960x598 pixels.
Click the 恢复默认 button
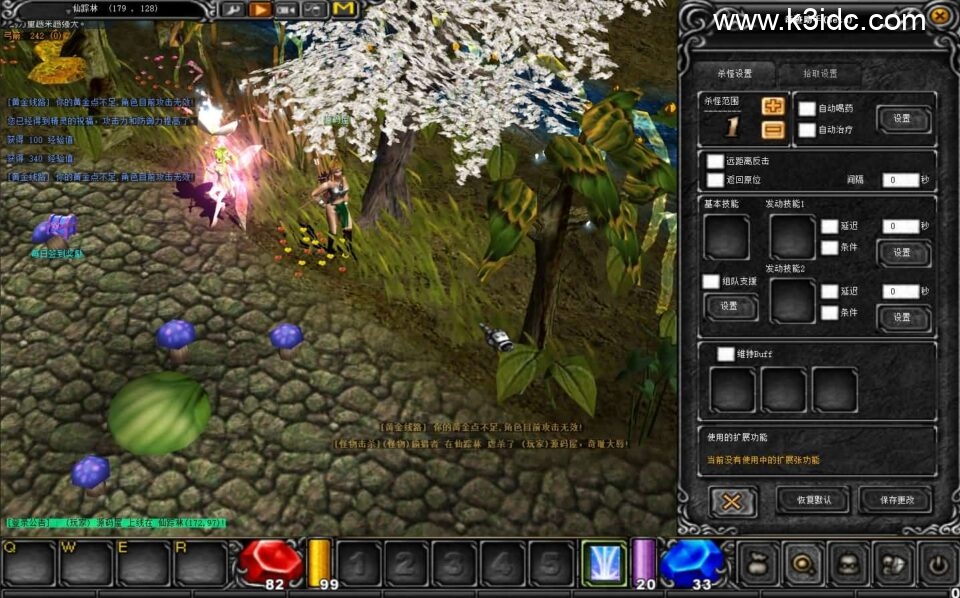[811, 499]
